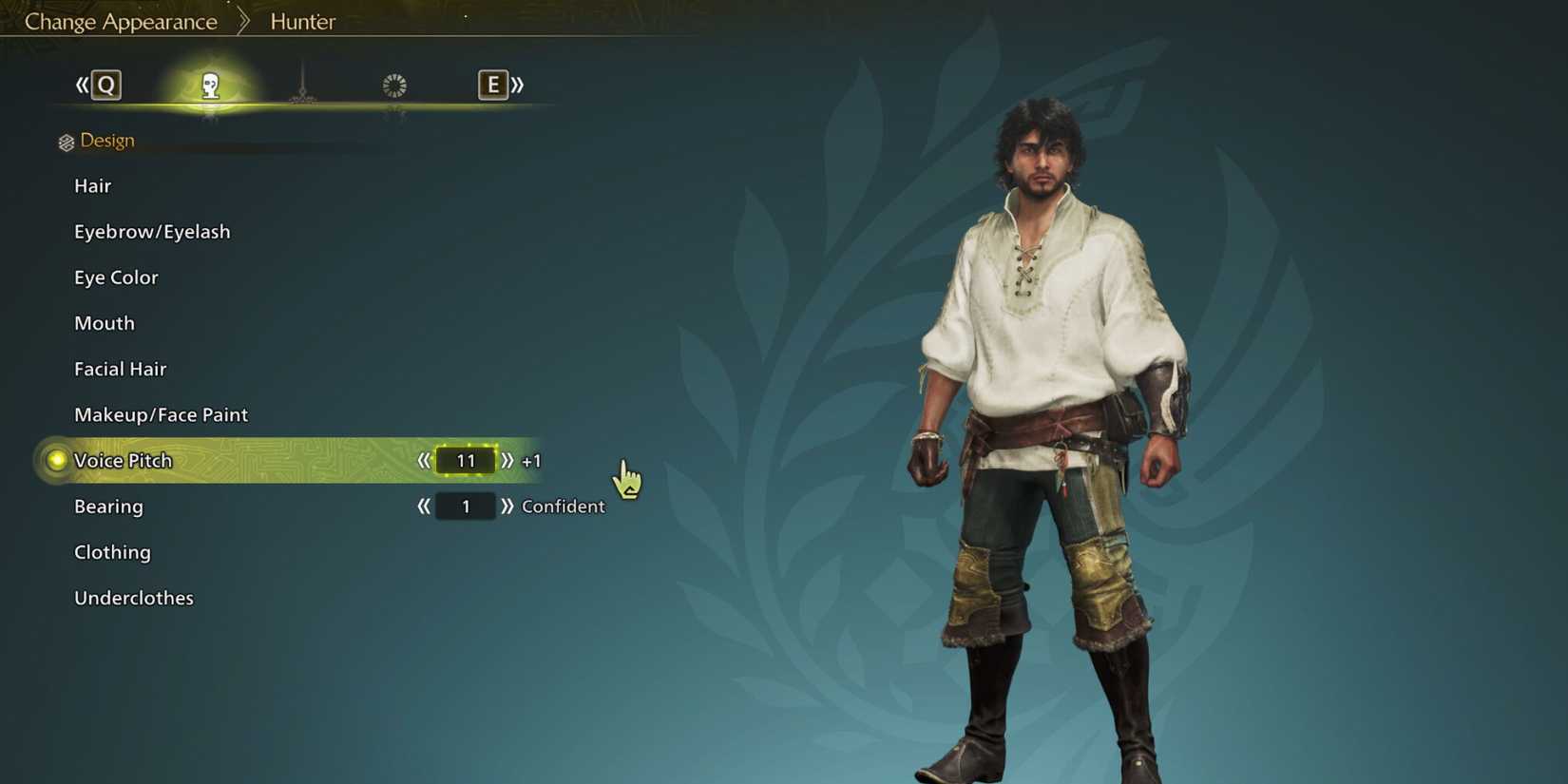The width and height of the screenshot is (1568, 784).
Task: Open the wheel-shaped customization category icon
Action: tap(394, 85)
